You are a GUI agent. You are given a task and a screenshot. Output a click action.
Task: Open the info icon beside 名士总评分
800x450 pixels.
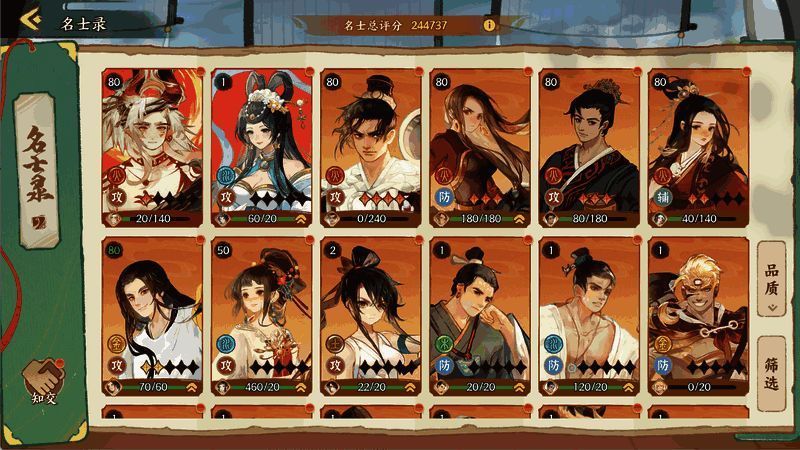(489, 23)
